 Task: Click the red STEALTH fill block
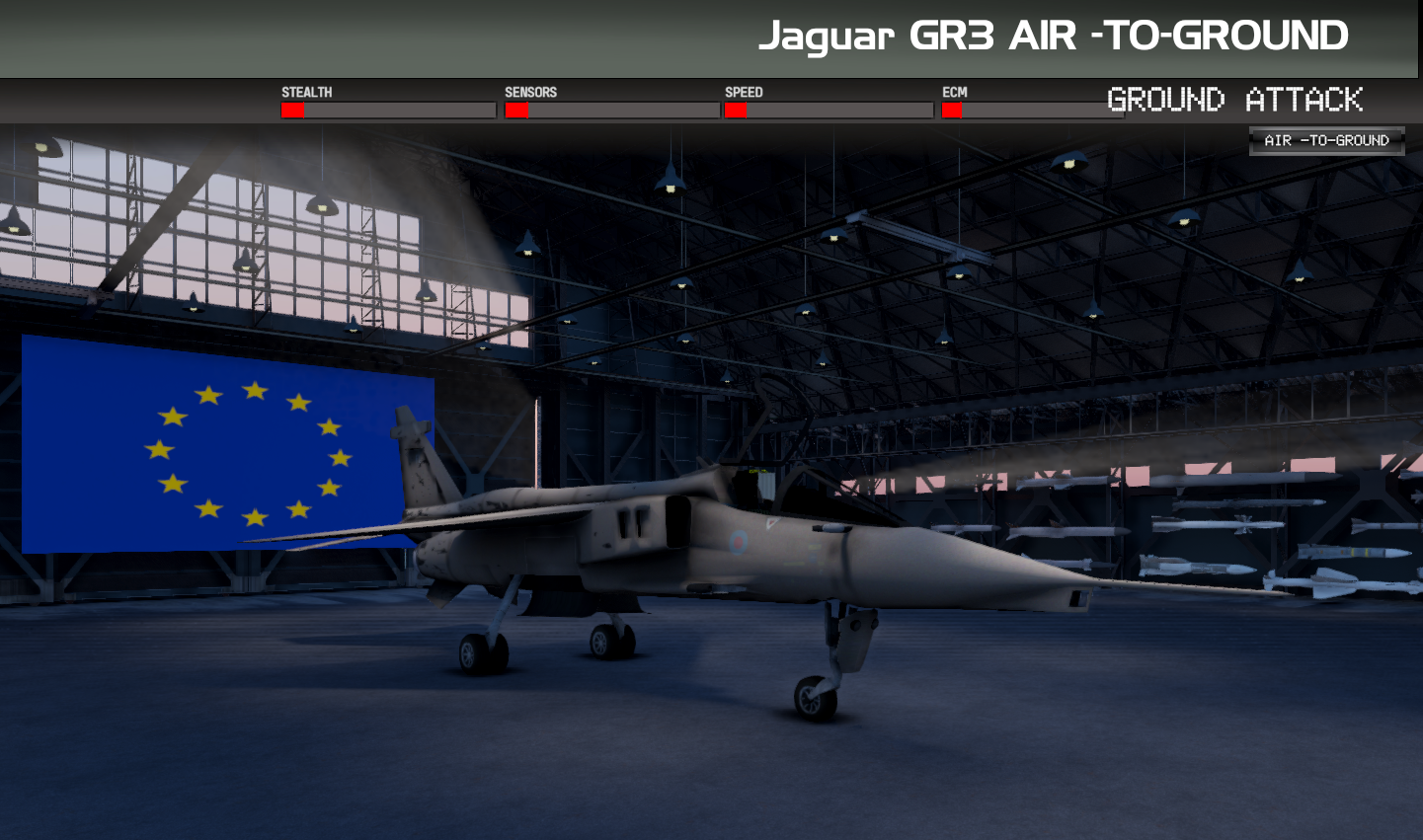pos(292,110)
